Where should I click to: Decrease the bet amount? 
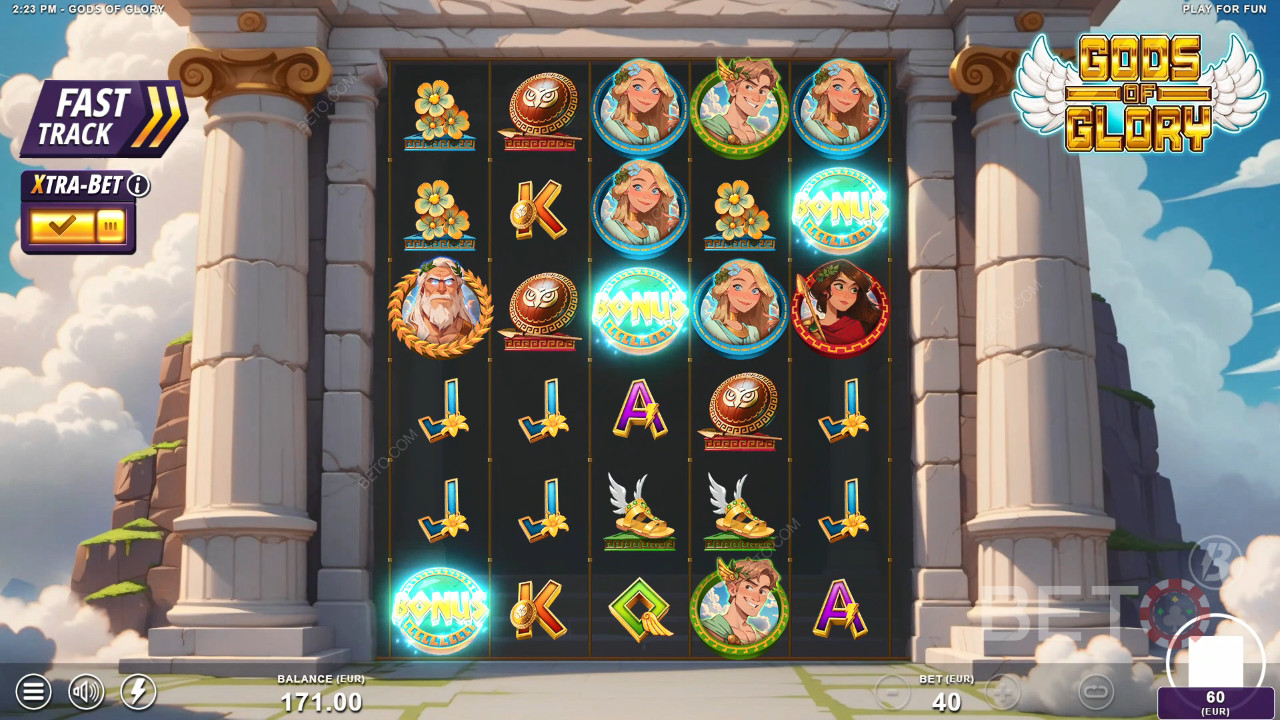[892, 691]
